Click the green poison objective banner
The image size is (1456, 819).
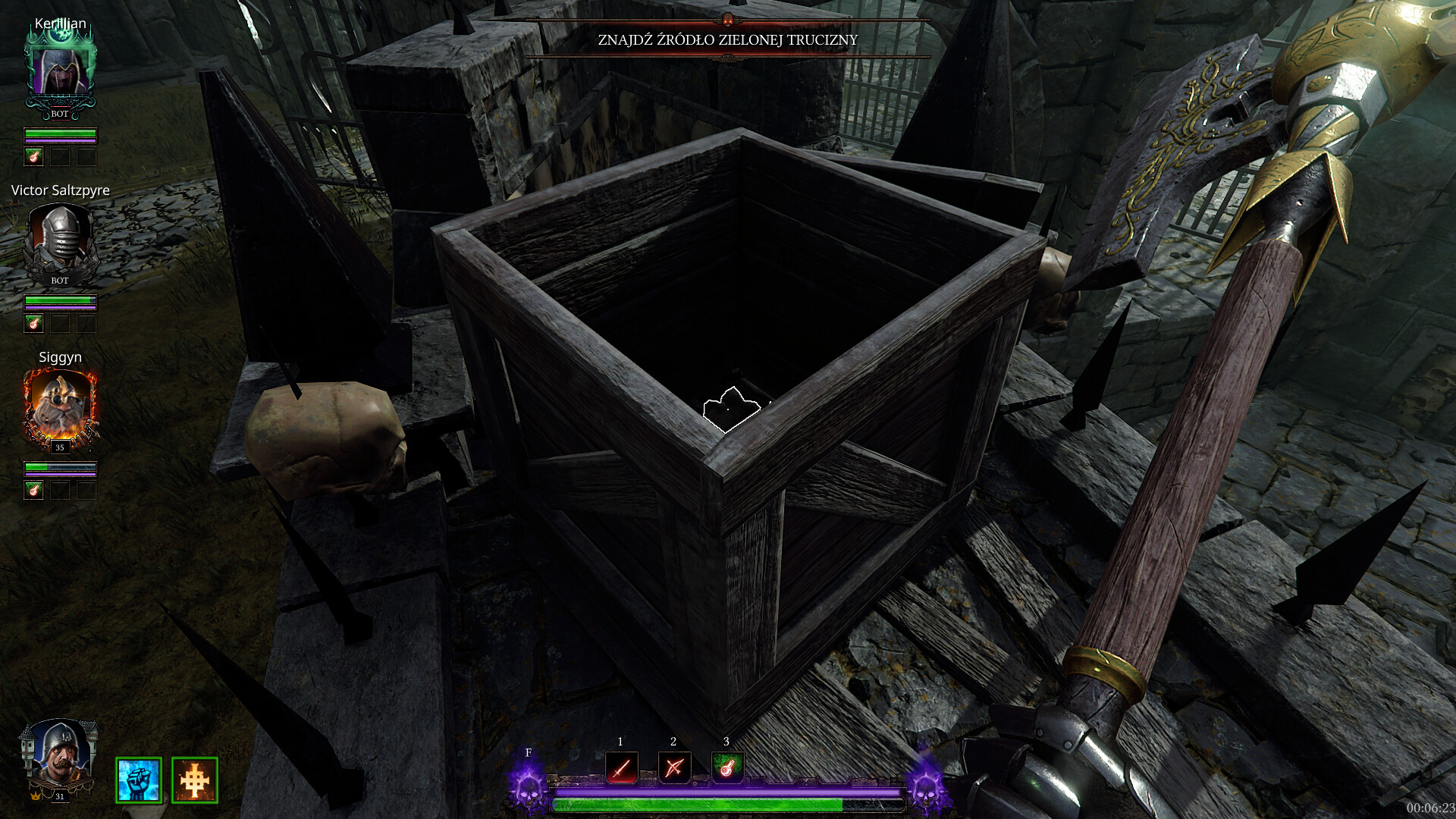pos(727,39)
